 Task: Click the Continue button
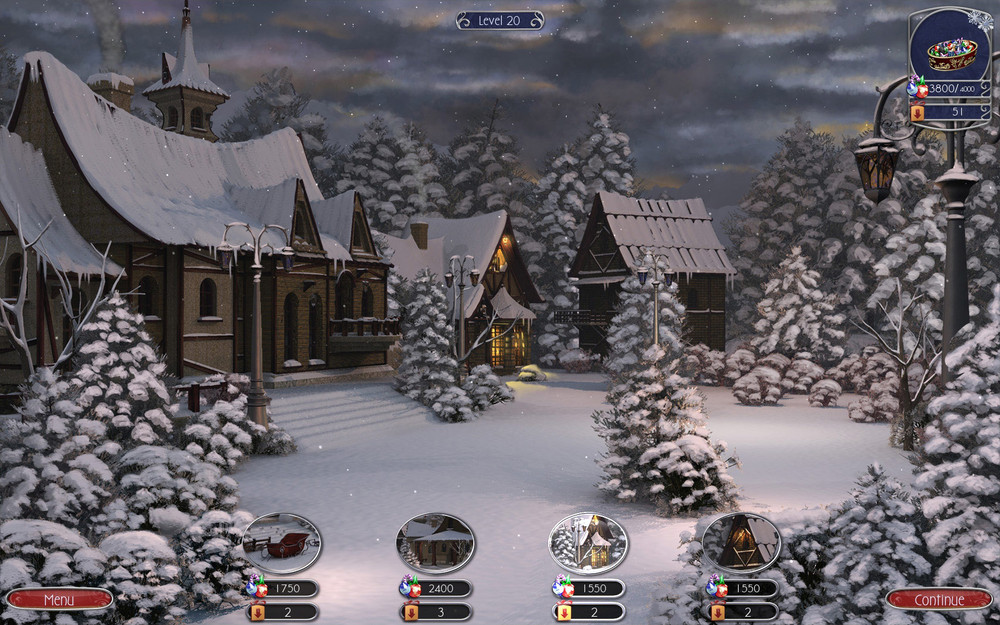939,599
